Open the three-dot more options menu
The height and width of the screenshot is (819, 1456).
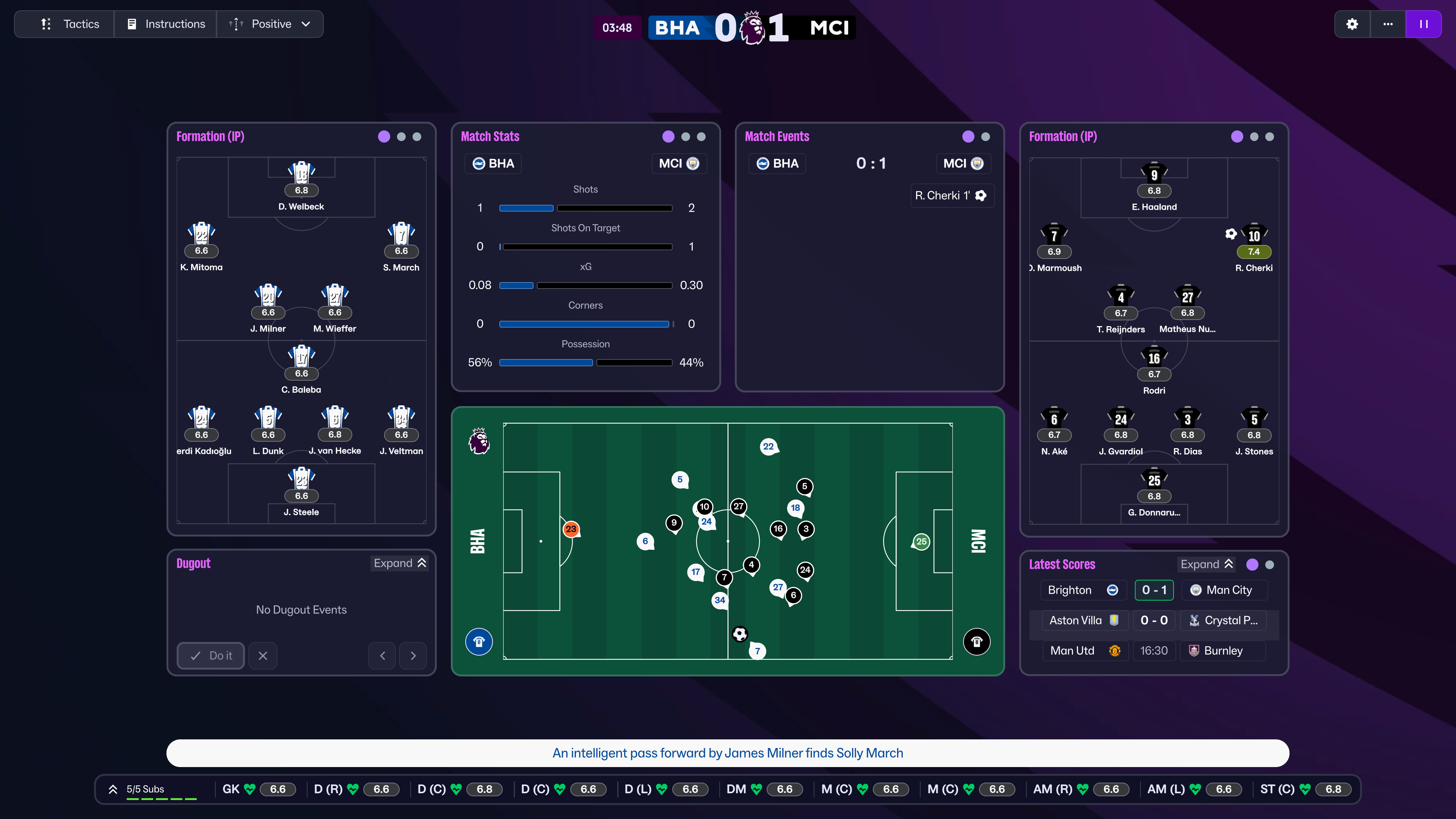1388,24
